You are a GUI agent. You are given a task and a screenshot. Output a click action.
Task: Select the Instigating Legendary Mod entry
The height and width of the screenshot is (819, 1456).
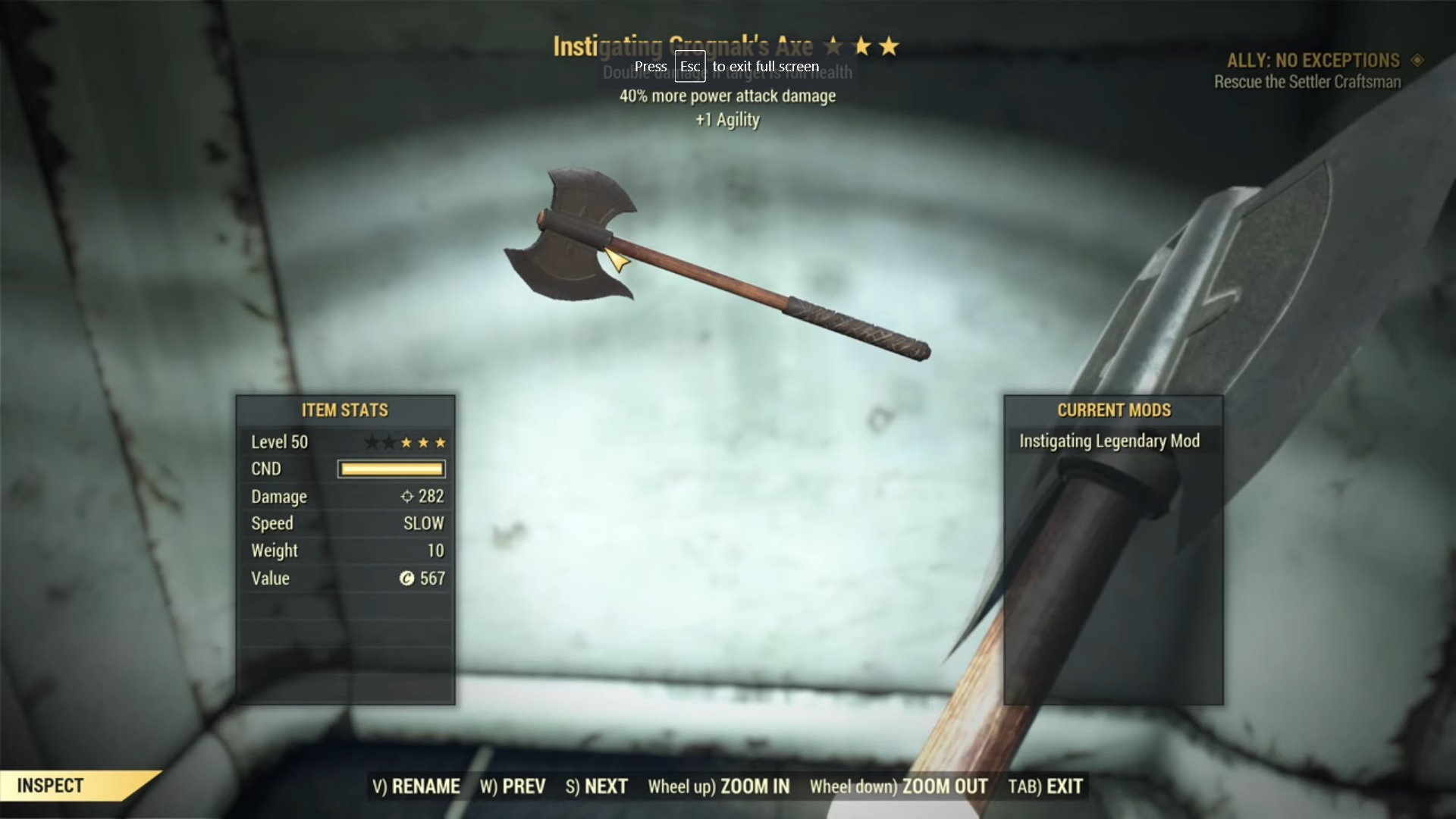[1109, 441]
